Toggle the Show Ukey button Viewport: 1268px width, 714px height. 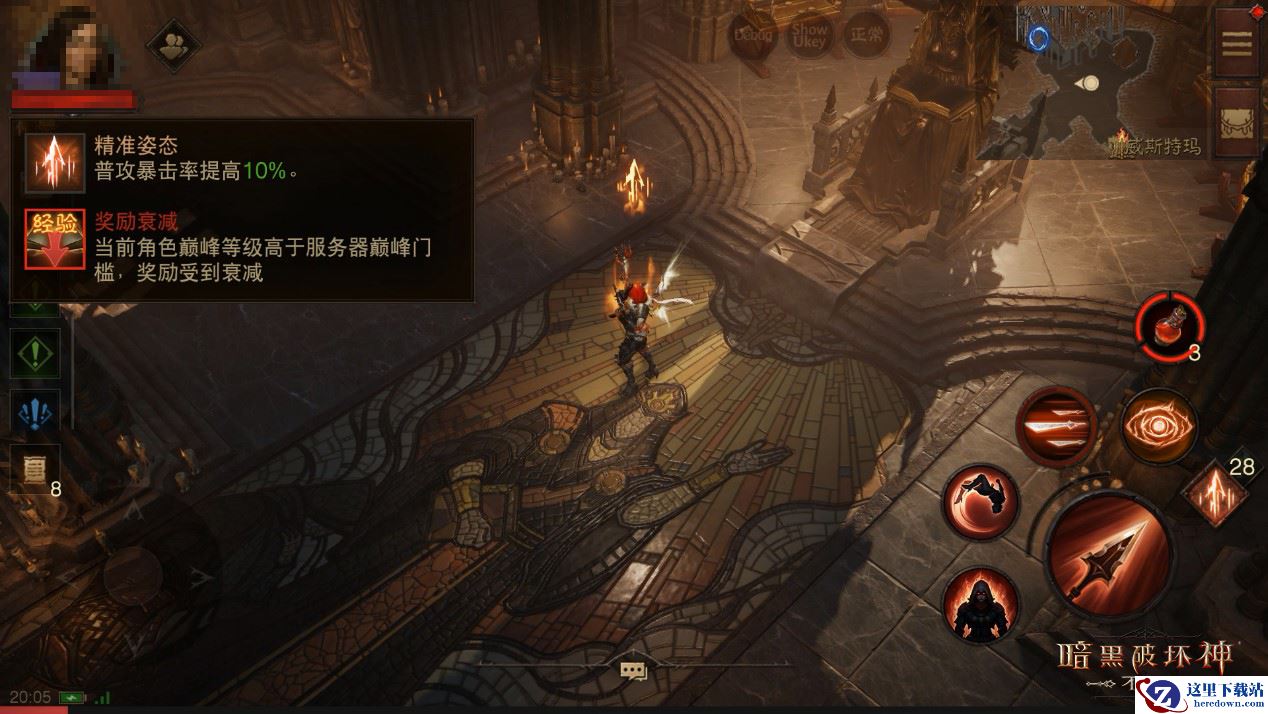[x=810, y=36]
